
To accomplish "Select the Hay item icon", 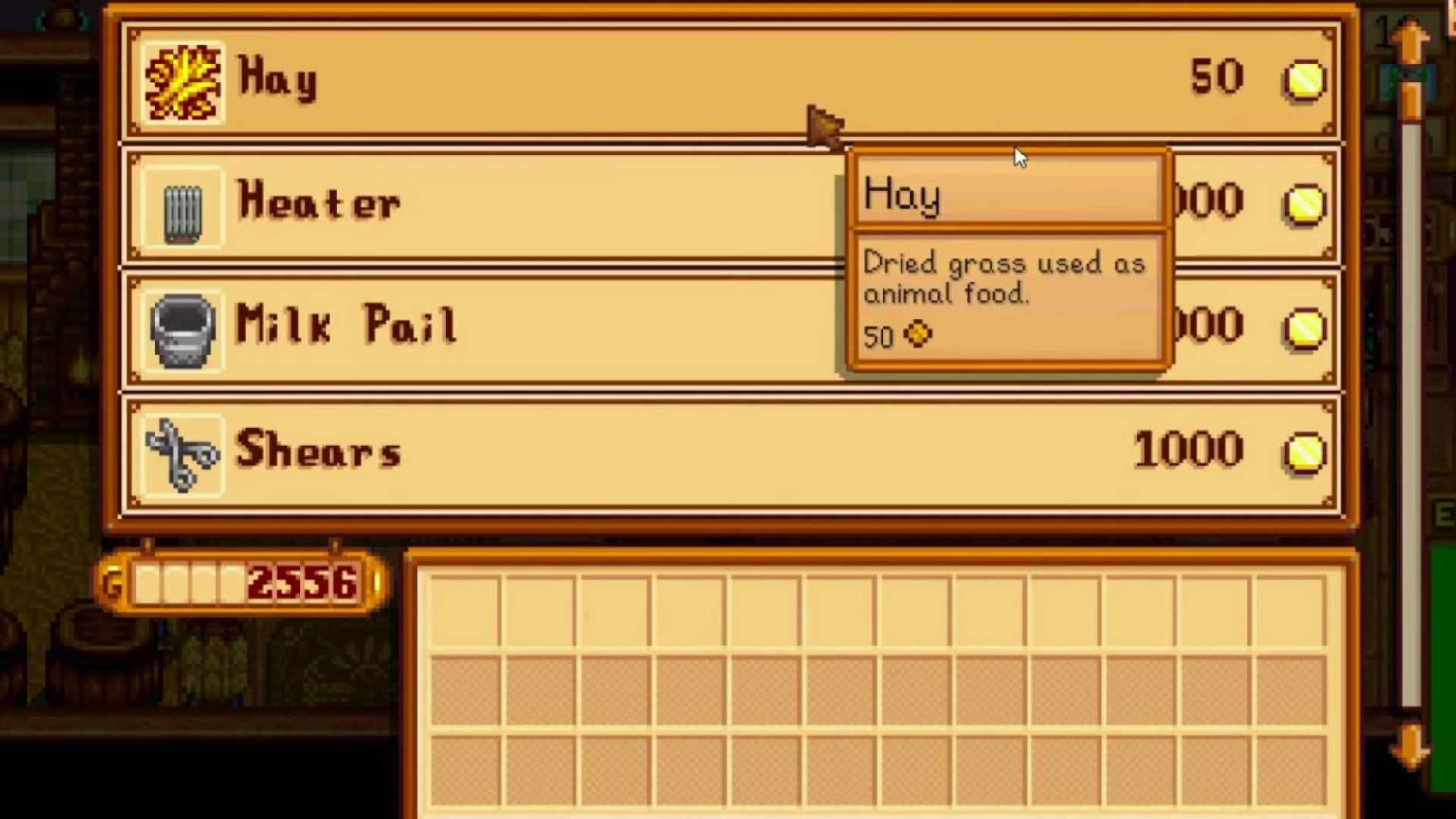I will [183, 81].
